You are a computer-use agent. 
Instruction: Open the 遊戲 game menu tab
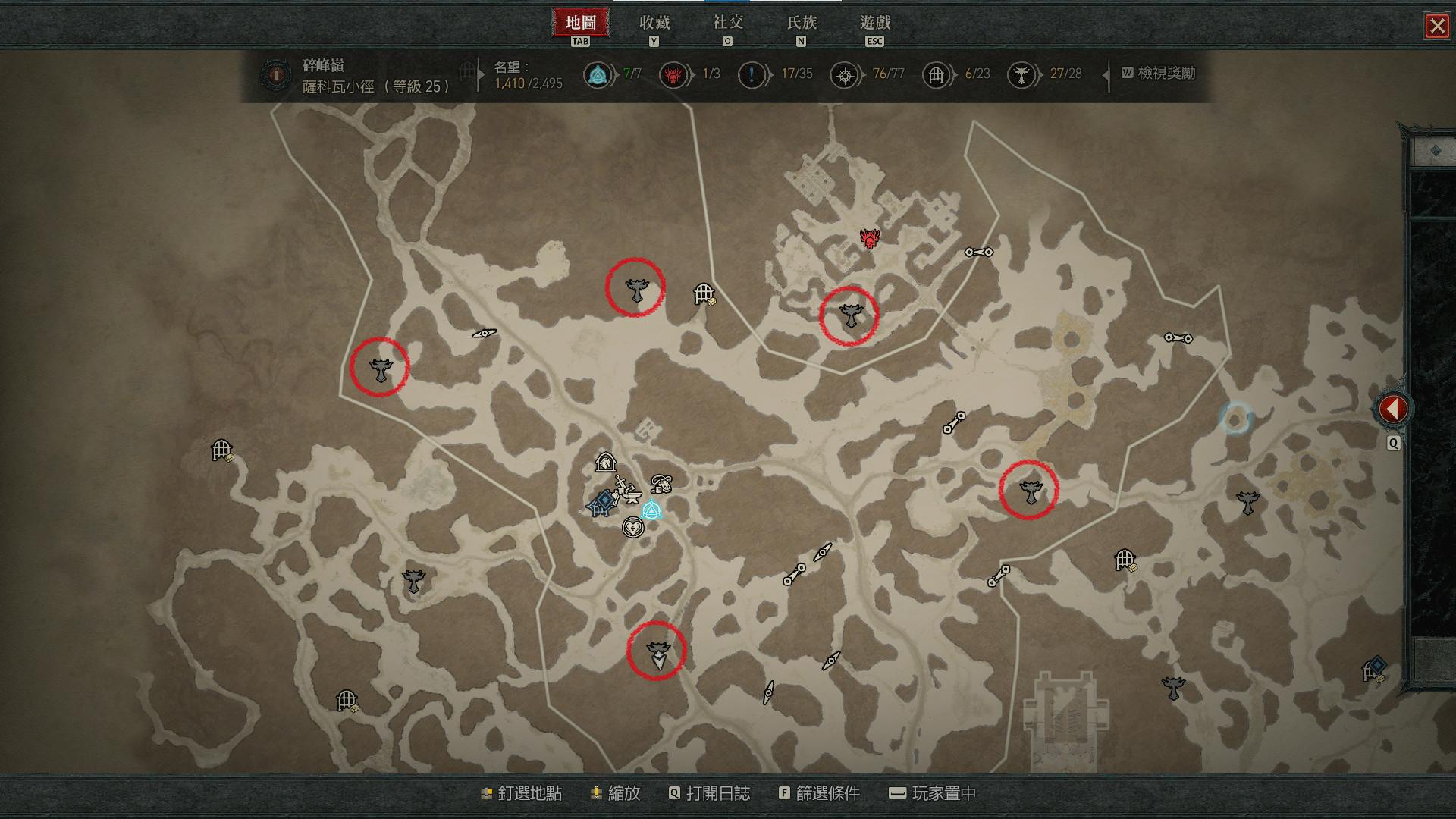[x=874, y=23]
